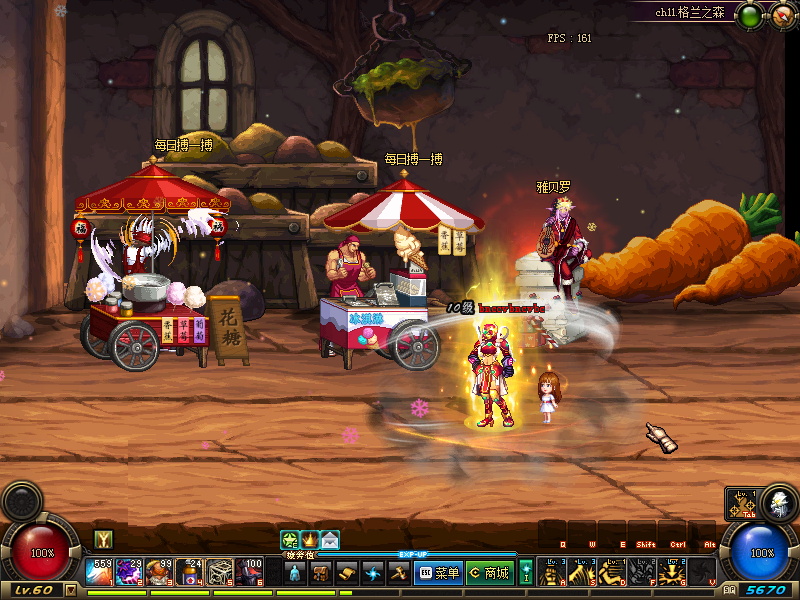This screenshot has height=600, width=800.
Task: Use the purple item in quick slot 2
Action: 129,572
